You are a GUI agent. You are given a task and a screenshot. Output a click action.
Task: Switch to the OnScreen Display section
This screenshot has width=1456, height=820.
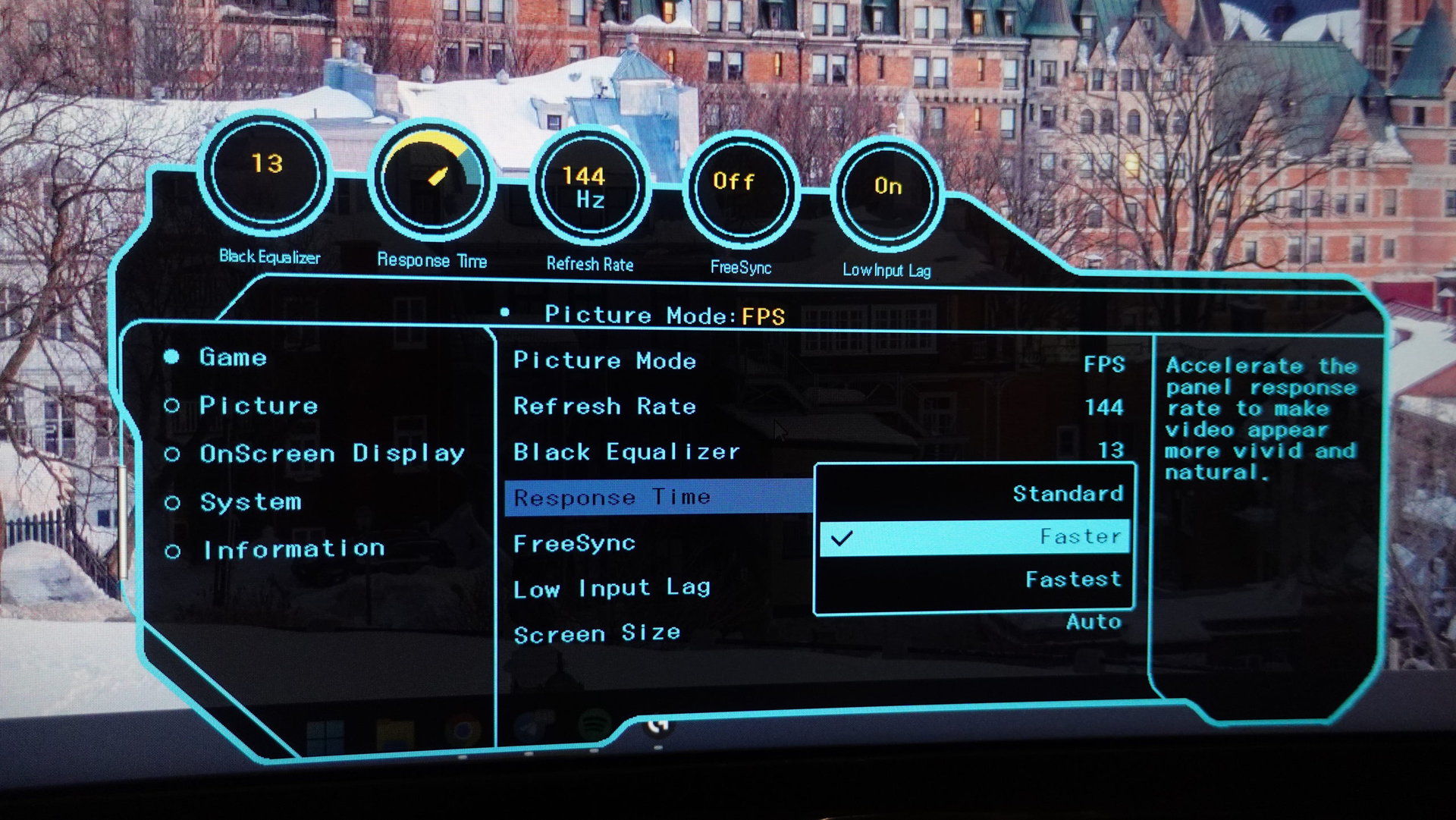[331, 454]
